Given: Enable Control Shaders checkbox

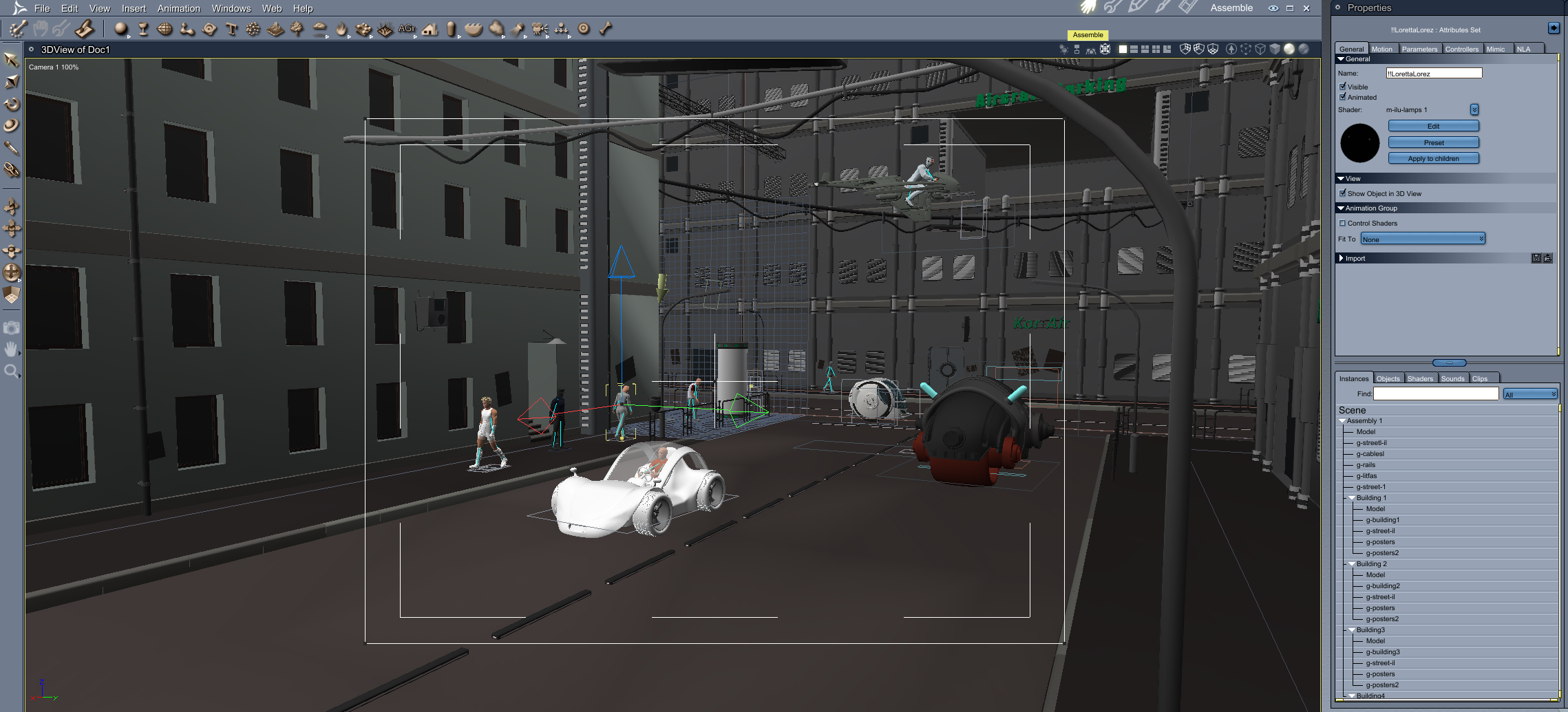Looking at the screenshot, I should pos(1342,223).
